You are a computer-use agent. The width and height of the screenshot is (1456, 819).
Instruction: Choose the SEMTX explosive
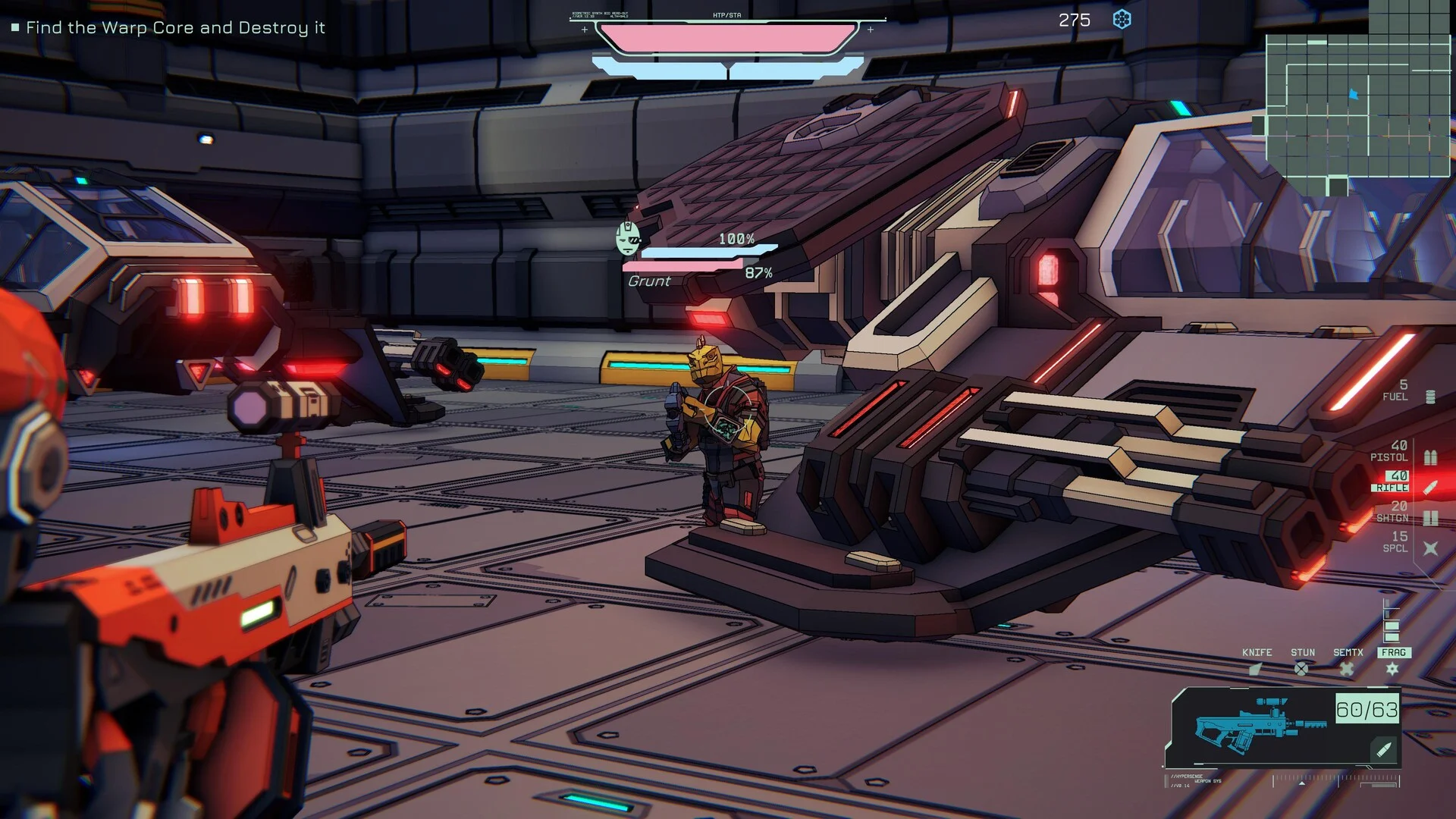1348,661
